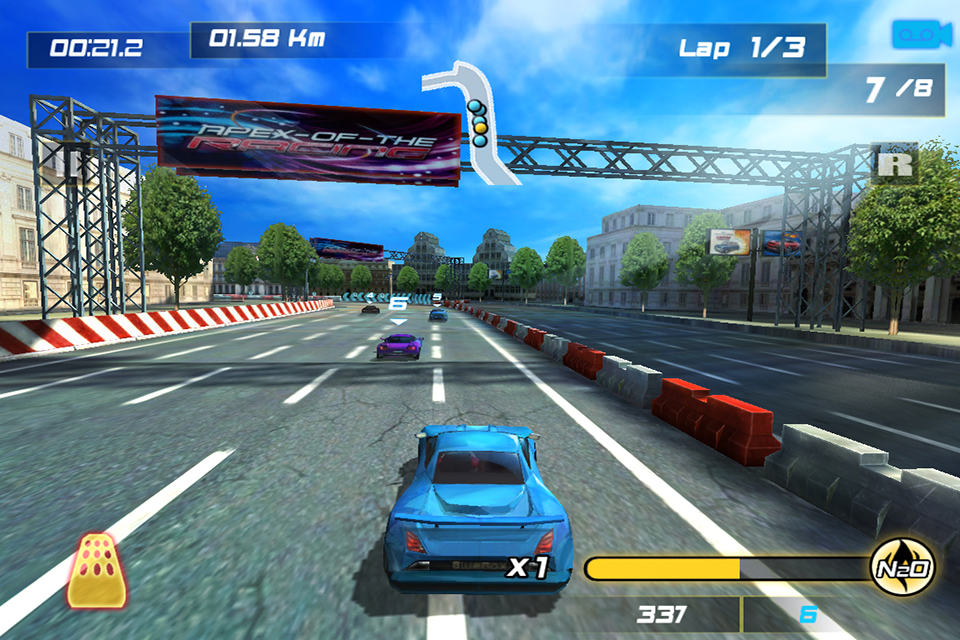This screenshot has width=960, height=640.
Task: Hit the R reset button
Action: (895, 163)
